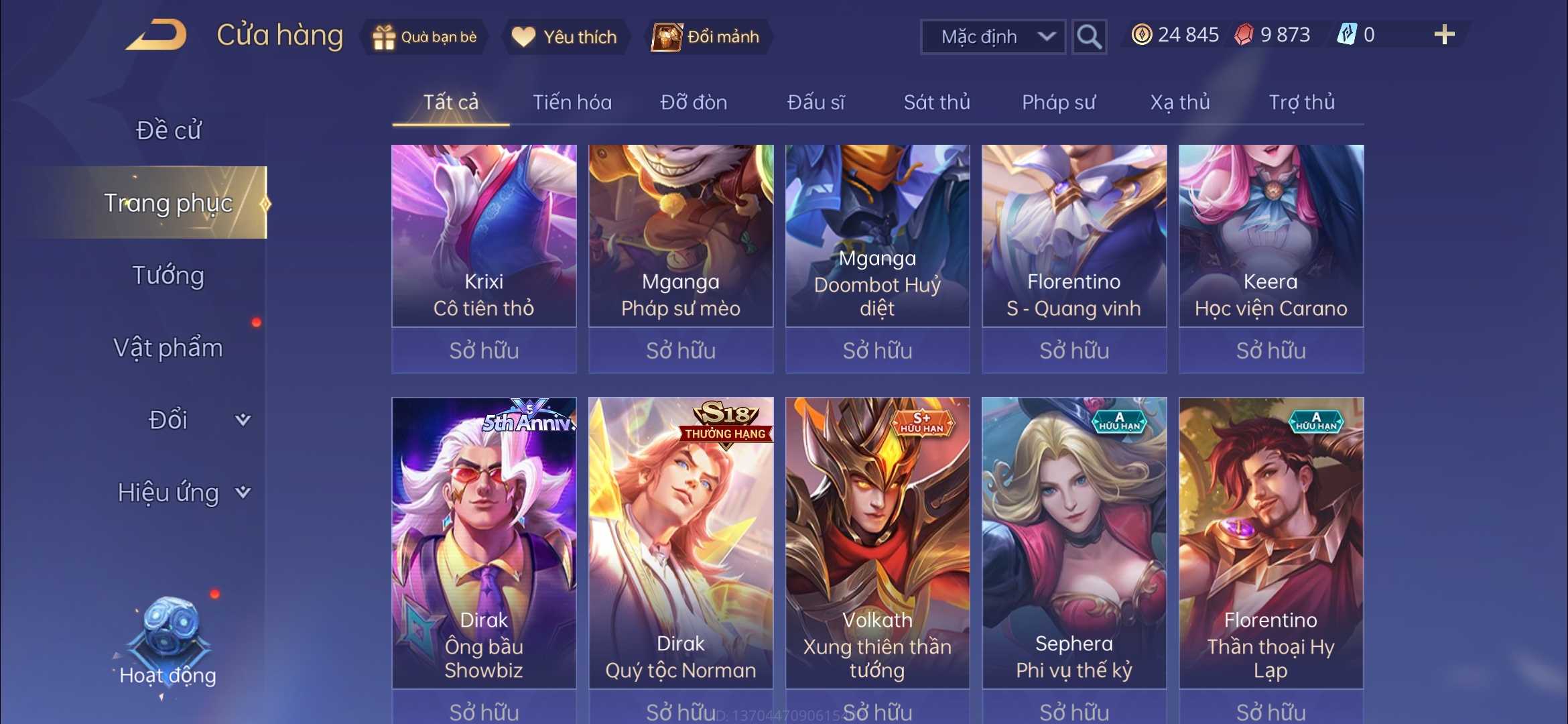Open the Quà bạn bè gift menu
Viewport: 1568px width, 724px height.
pyautogui.click(x=425, y=37)
